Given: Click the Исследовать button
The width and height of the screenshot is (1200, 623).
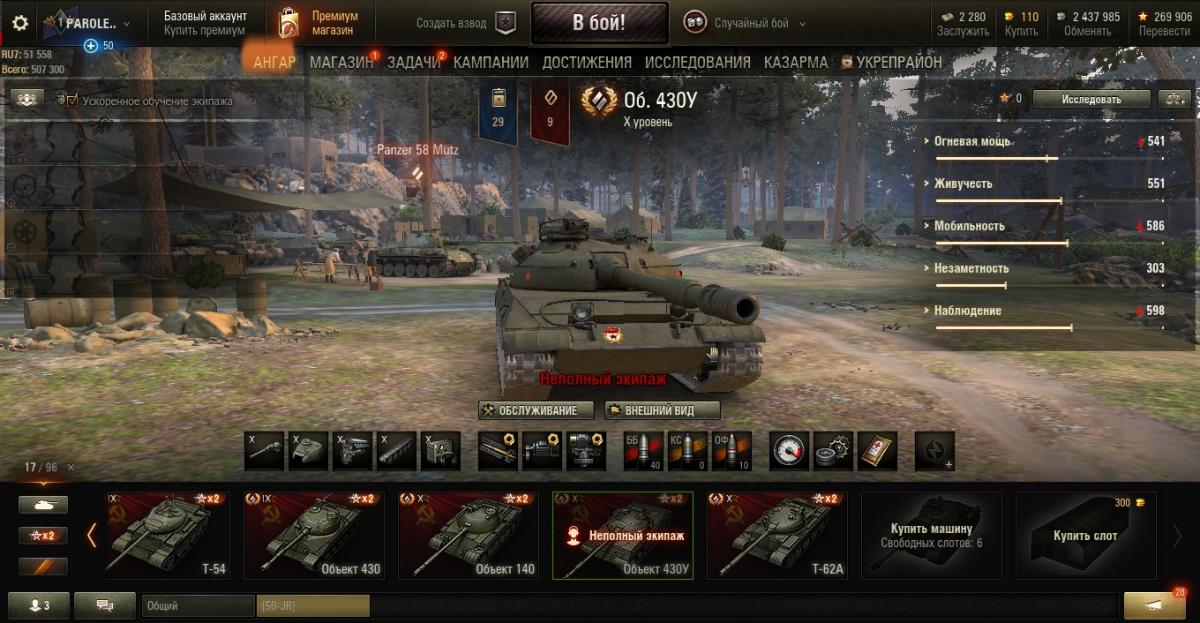Looking at the screenshot, I should [x=1091, y=99].
